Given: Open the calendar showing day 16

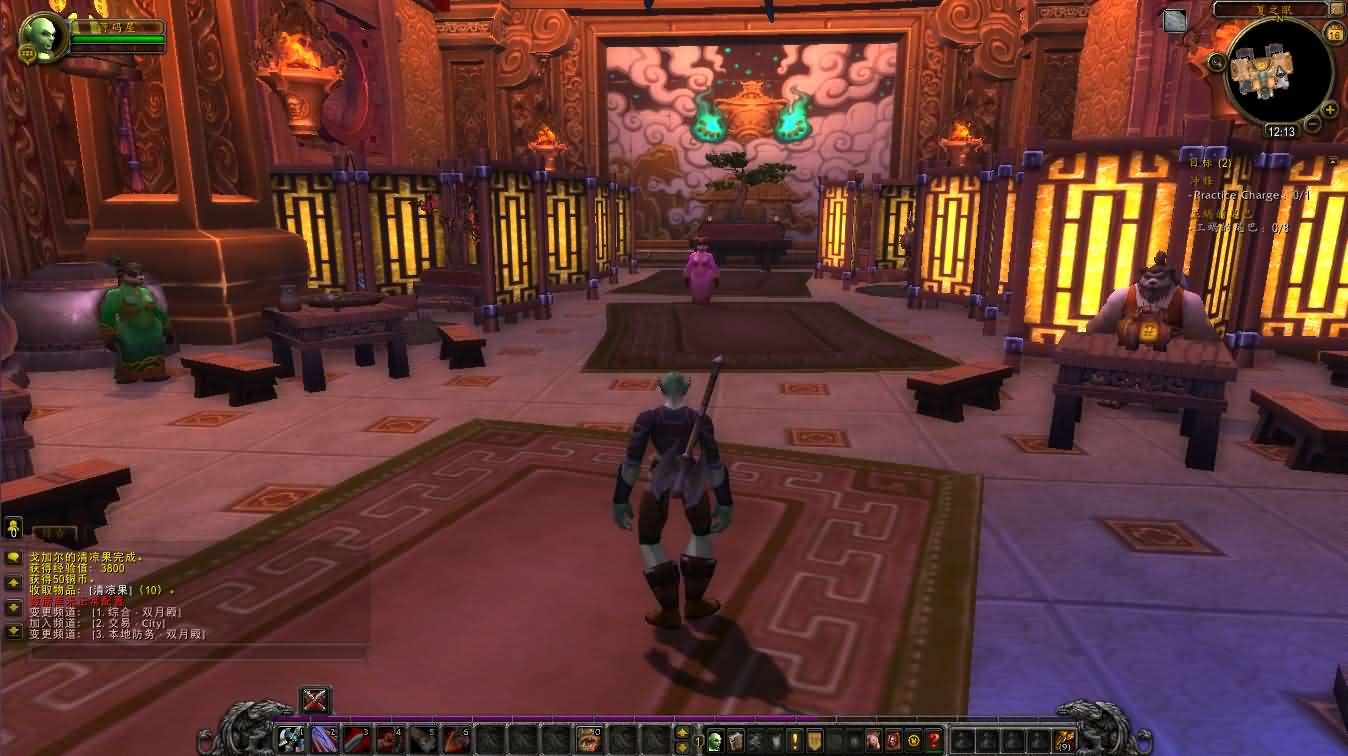Looking at the screenshot, I should point(1334,34).
